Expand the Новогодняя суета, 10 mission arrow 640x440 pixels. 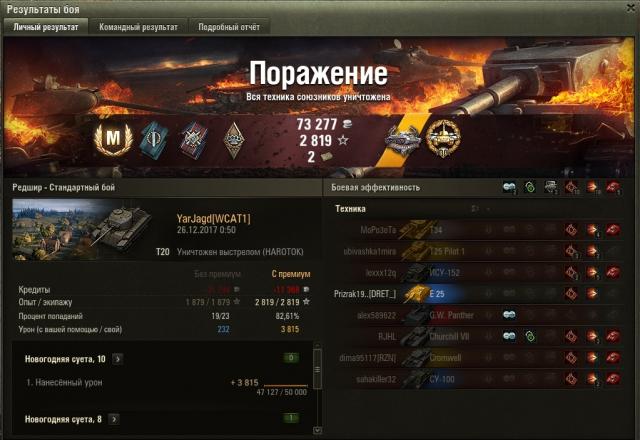click(x=118, y=357)
